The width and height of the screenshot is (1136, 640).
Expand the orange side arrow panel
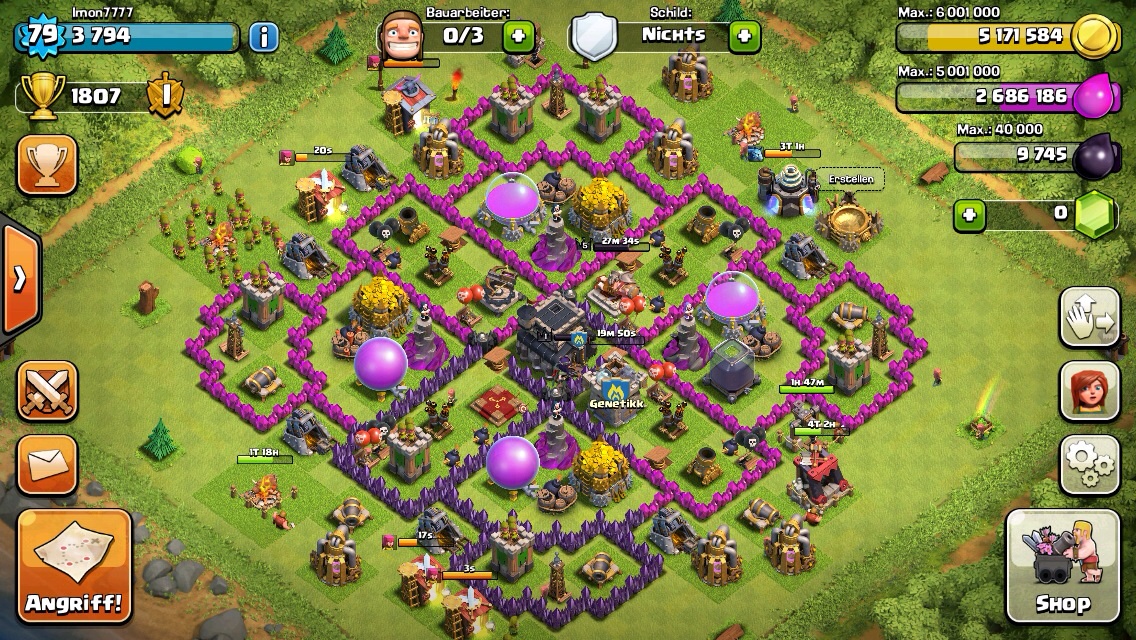tap(19, 279)
